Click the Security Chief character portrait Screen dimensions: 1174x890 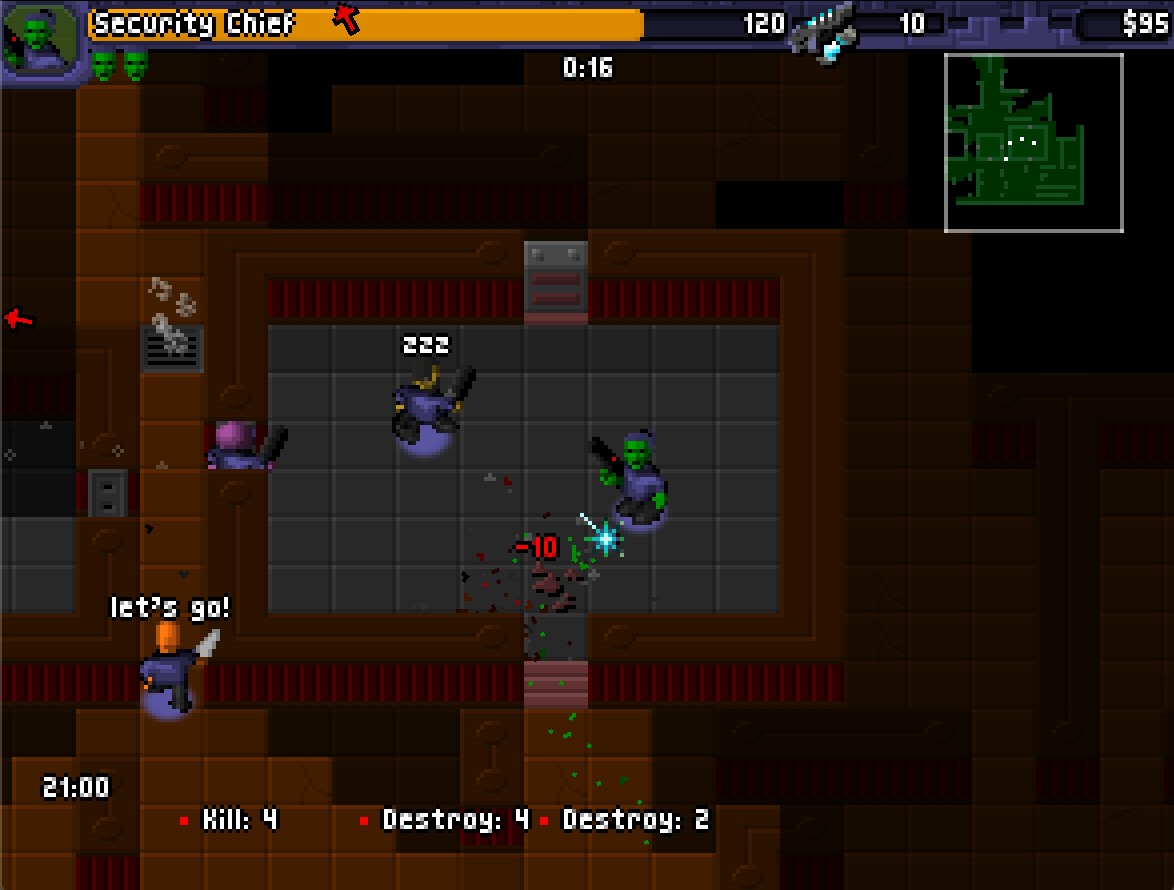click(x=40, y=40)
